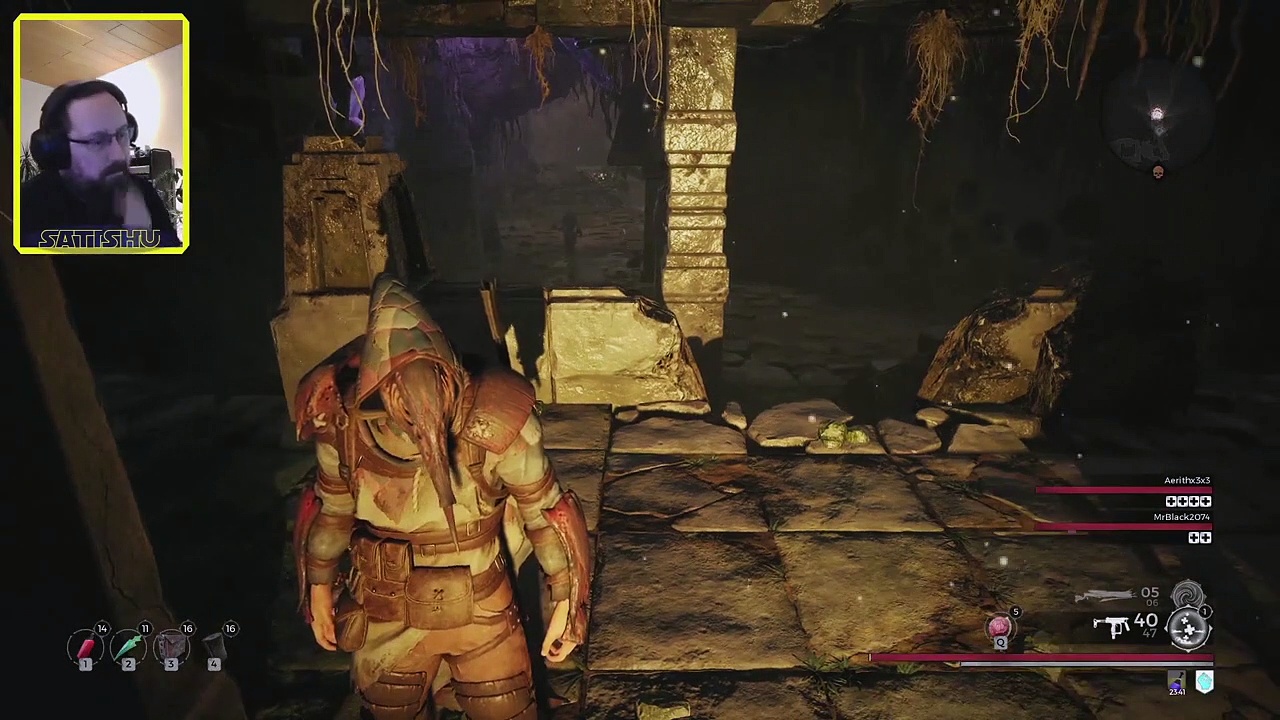The width and height of the screenshot is (1280, 720).
Task: Switch to the long gun weapon icon
Action: click(1104, 596)
